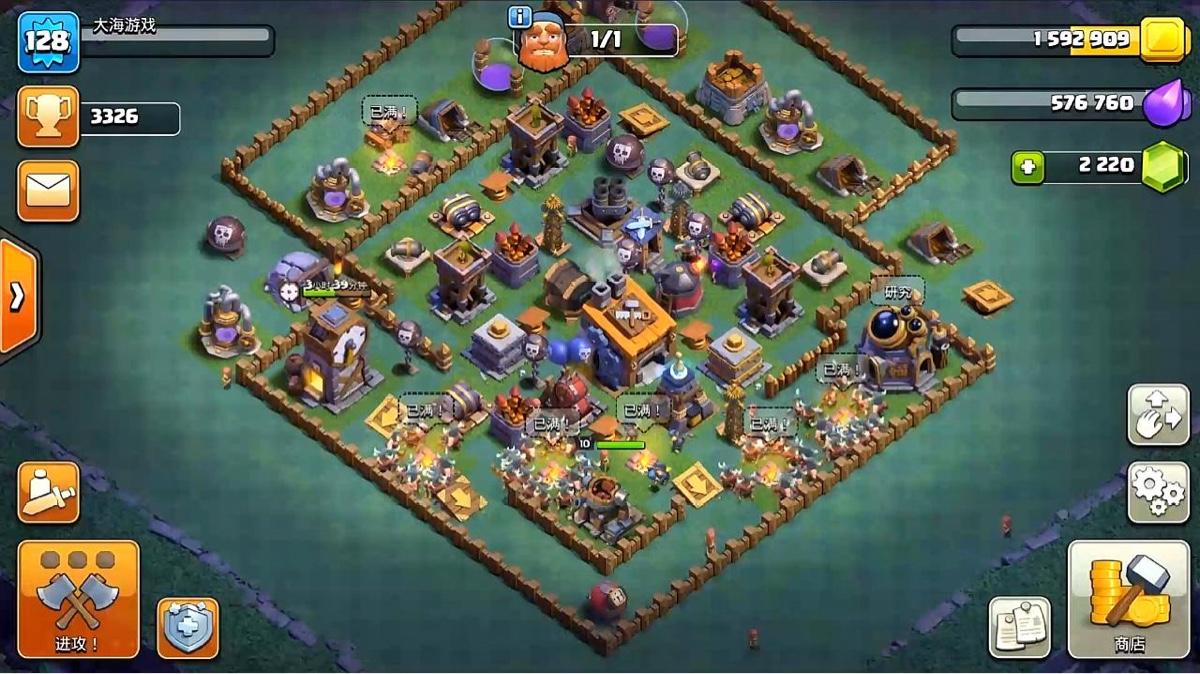Tap the 进攻 attack button
Viewport: 1200px width, 674px height.
pyautogui.click(x=78, y=598)
